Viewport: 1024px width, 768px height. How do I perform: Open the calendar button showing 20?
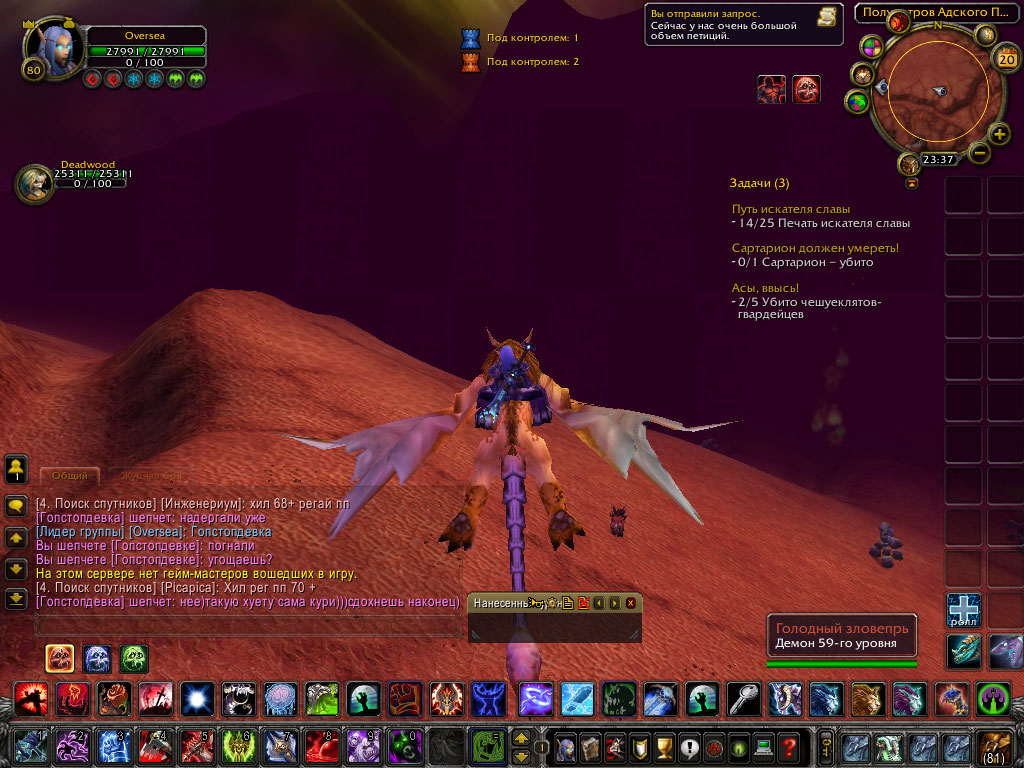coord(1007,59)
